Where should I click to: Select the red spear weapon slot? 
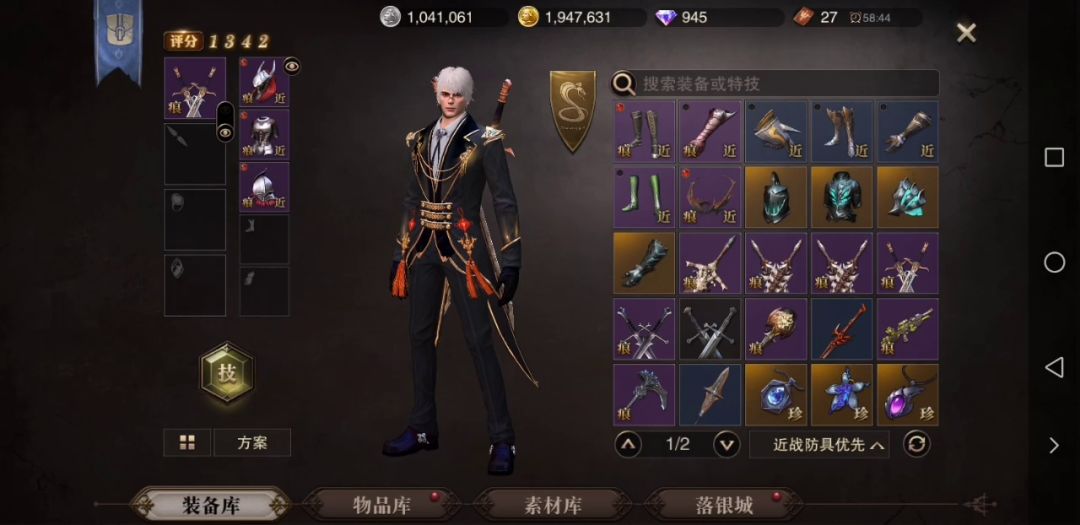(842, 328)
